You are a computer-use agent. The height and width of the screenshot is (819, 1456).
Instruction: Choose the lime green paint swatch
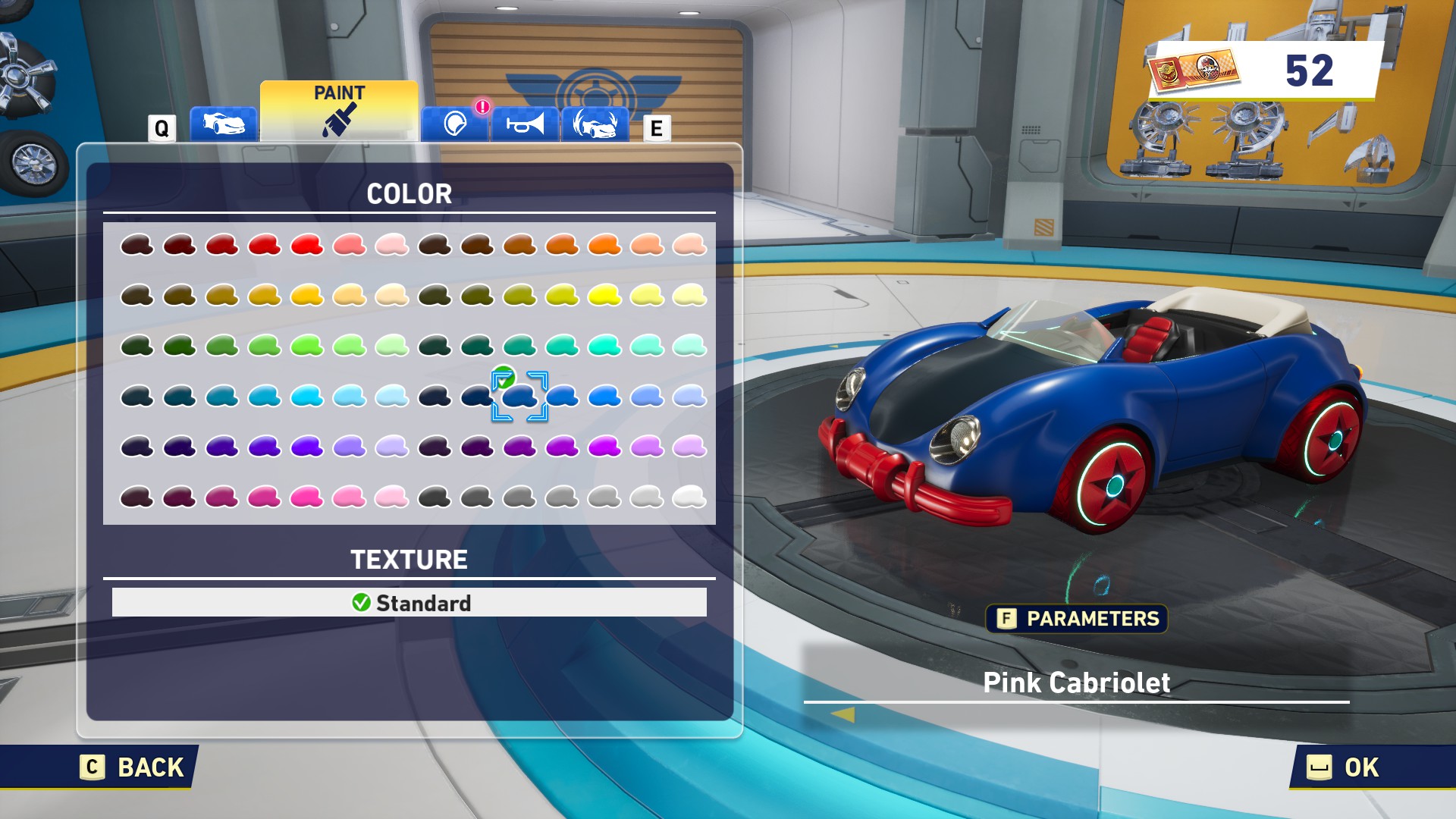coord(307,346)
